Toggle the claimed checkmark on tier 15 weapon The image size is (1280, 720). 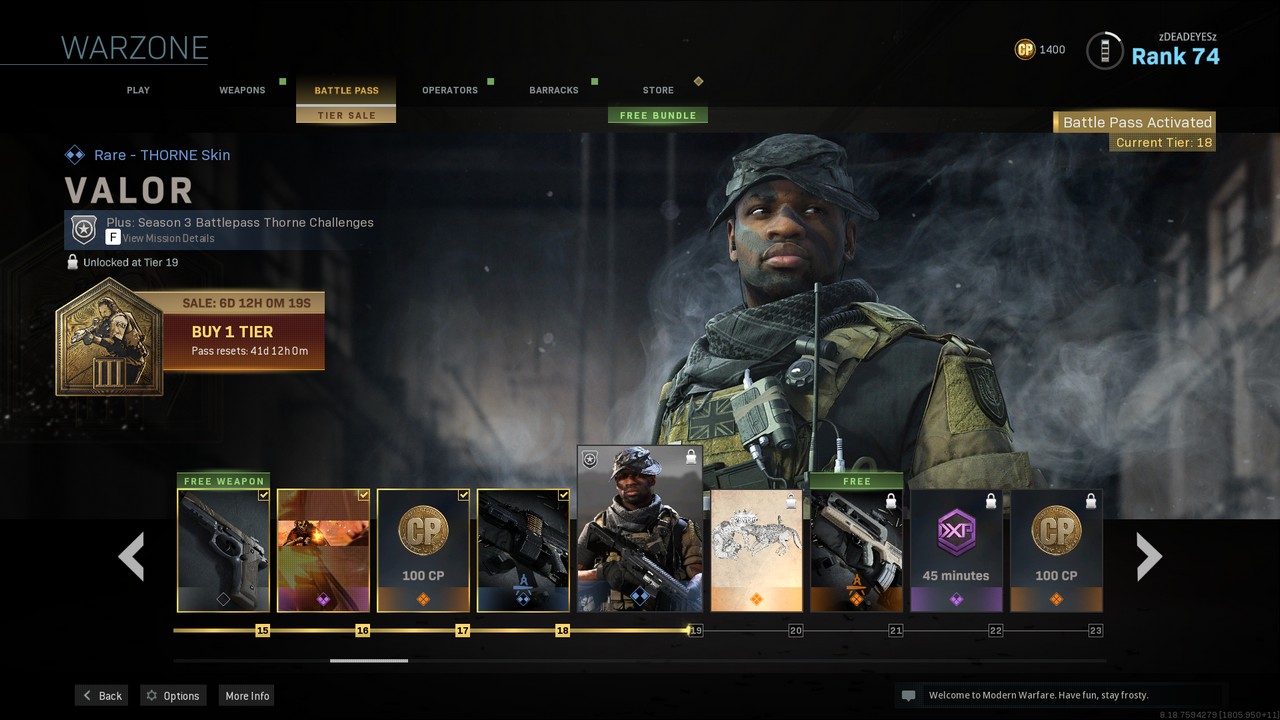(x=262, y=494)
